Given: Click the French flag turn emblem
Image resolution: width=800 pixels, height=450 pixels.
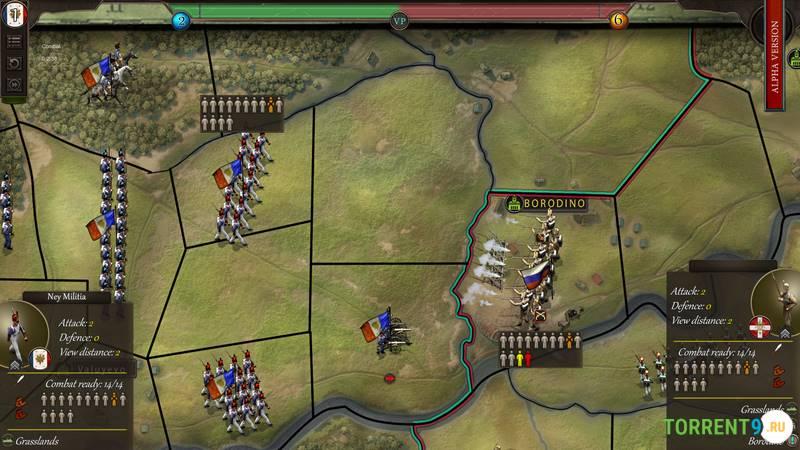Looking at the screenshot, I should click(14, 14).
